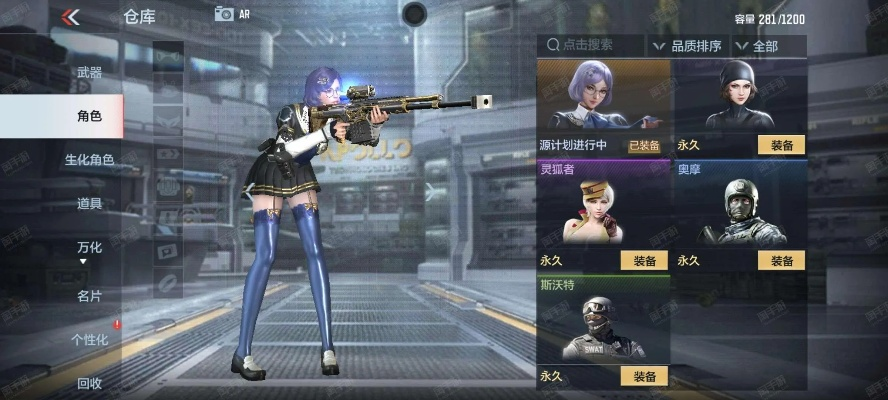Open the 个性化 tab
This screenshot has height=400, width=888.
(89, 340)
